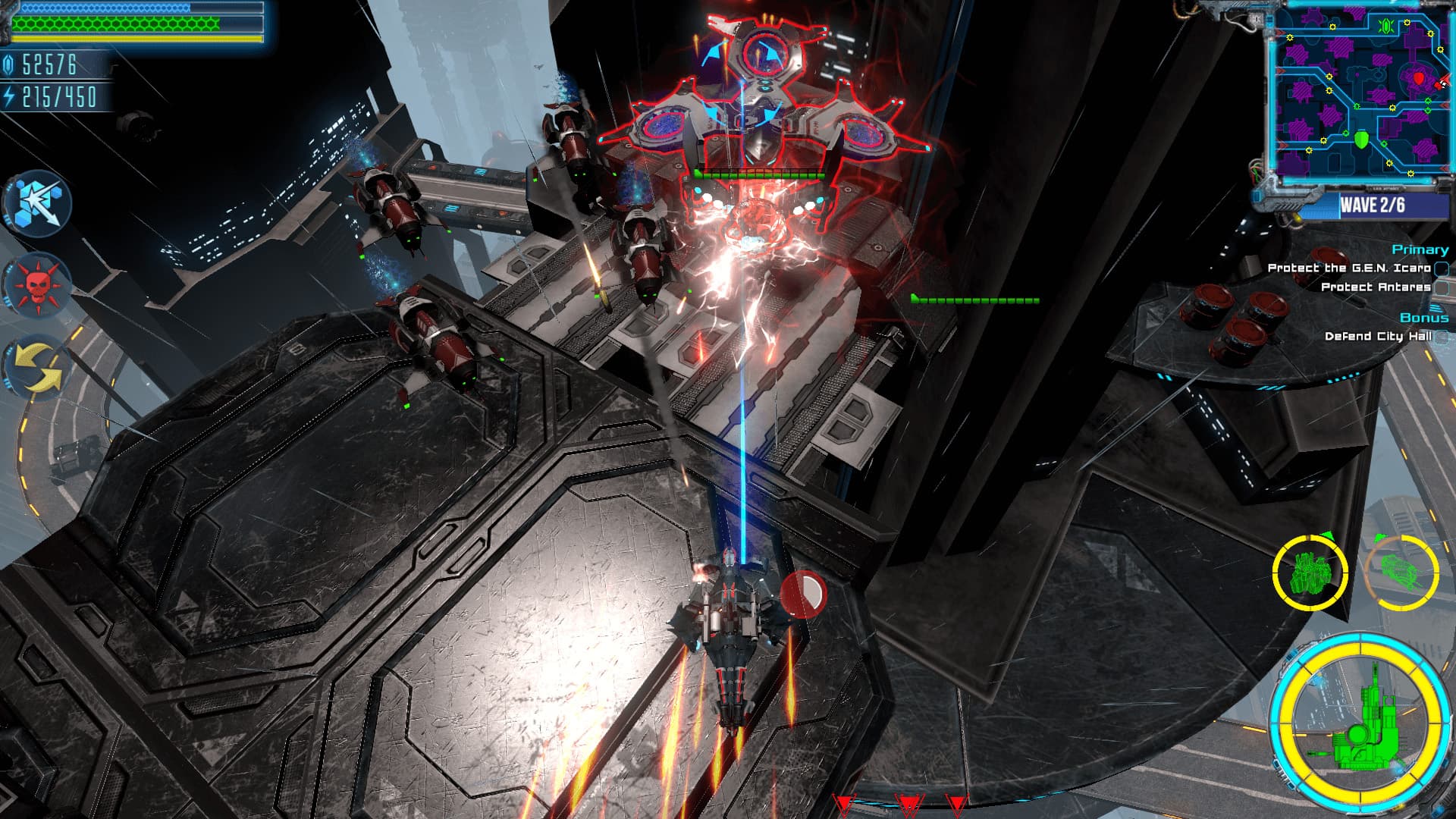The height and width of the screenshot is (819, 1456).
Task: Click the green bug icon atop the minimap
Action: [1388, 27]
